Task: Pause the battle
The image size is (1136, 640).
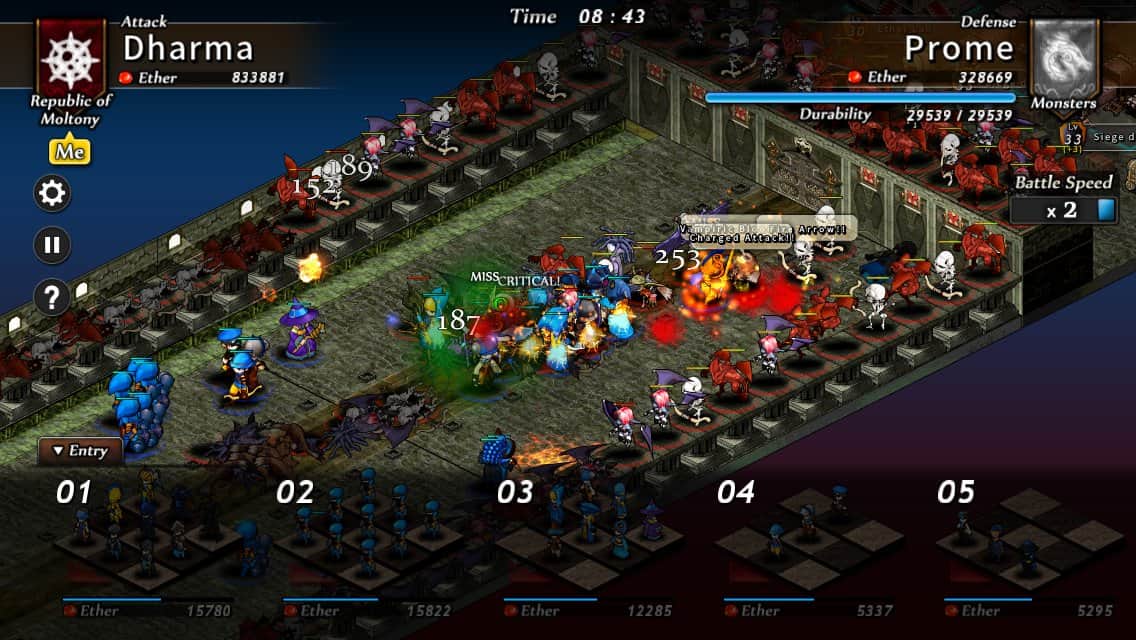Action: (52, 245)
